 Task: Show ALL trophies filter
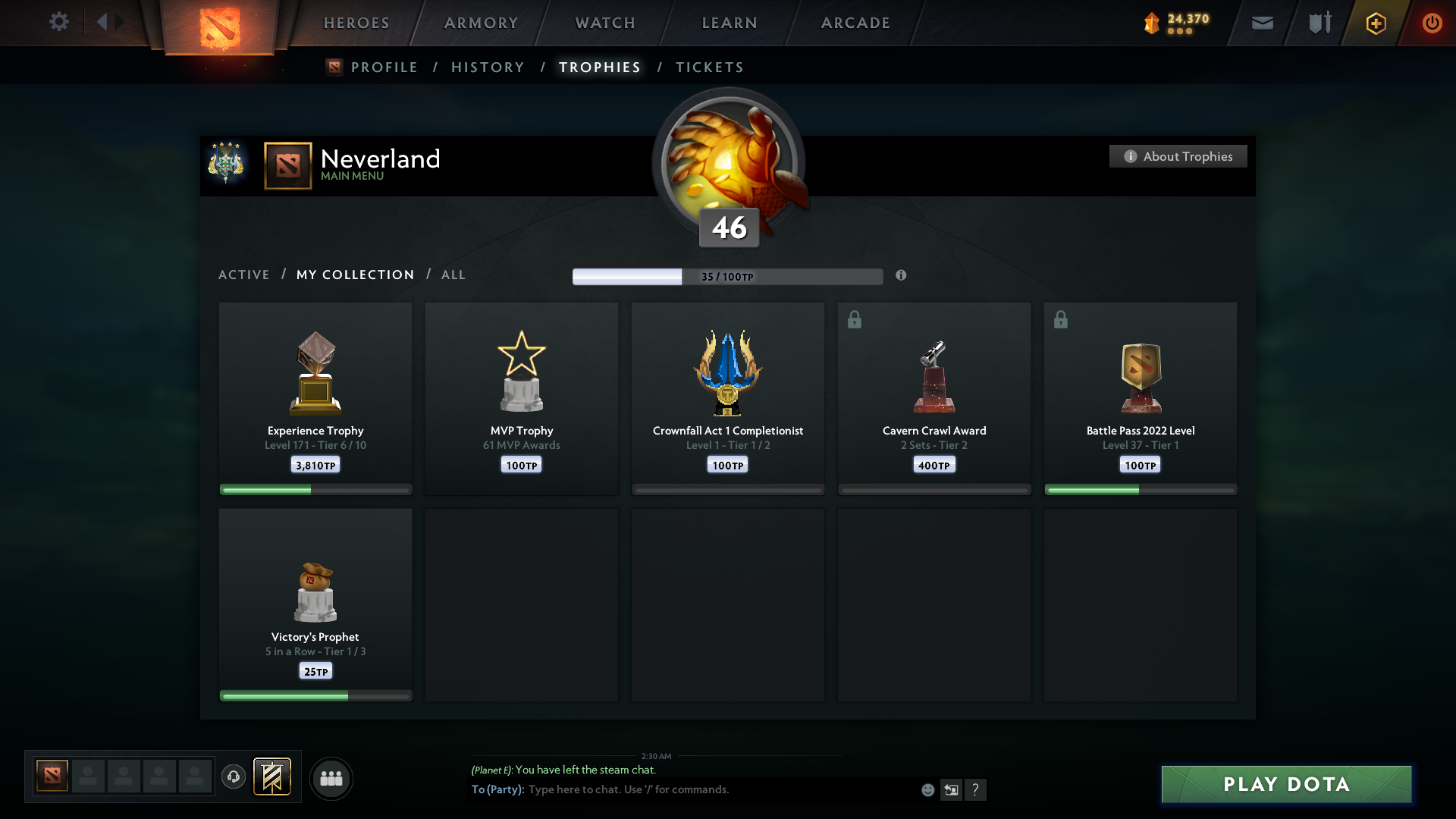click(x=453, y=275)
